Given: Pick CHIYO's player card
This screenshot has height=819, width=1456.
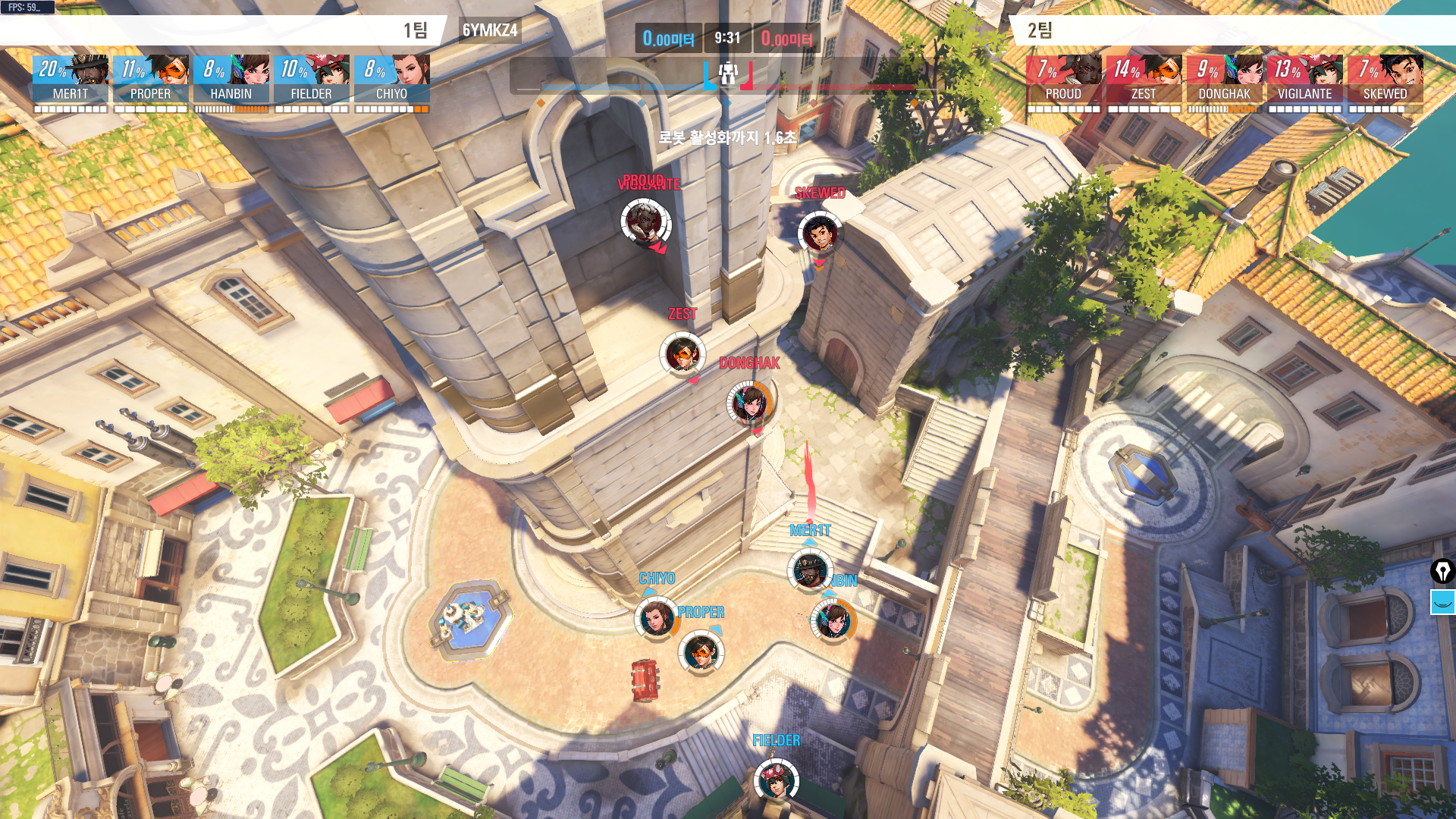Looking at the screenshot, I should [392, 79].
